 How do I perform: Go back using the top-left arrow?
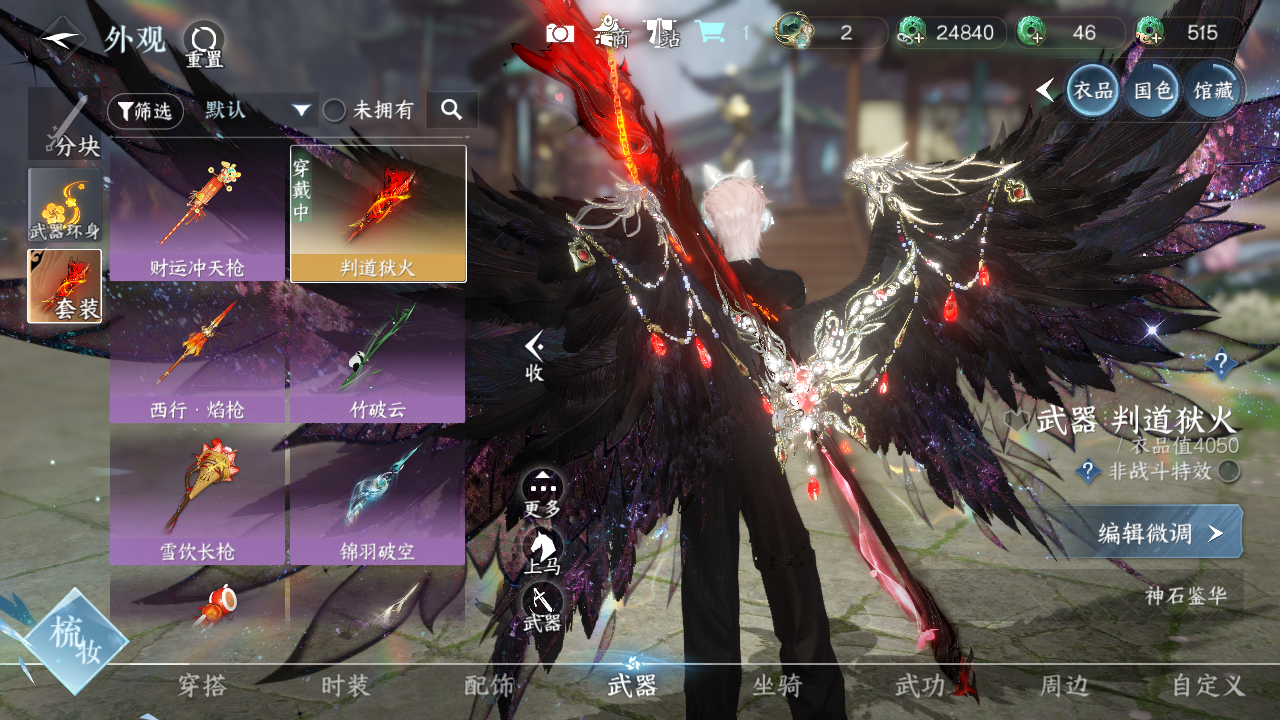[62, 40]
